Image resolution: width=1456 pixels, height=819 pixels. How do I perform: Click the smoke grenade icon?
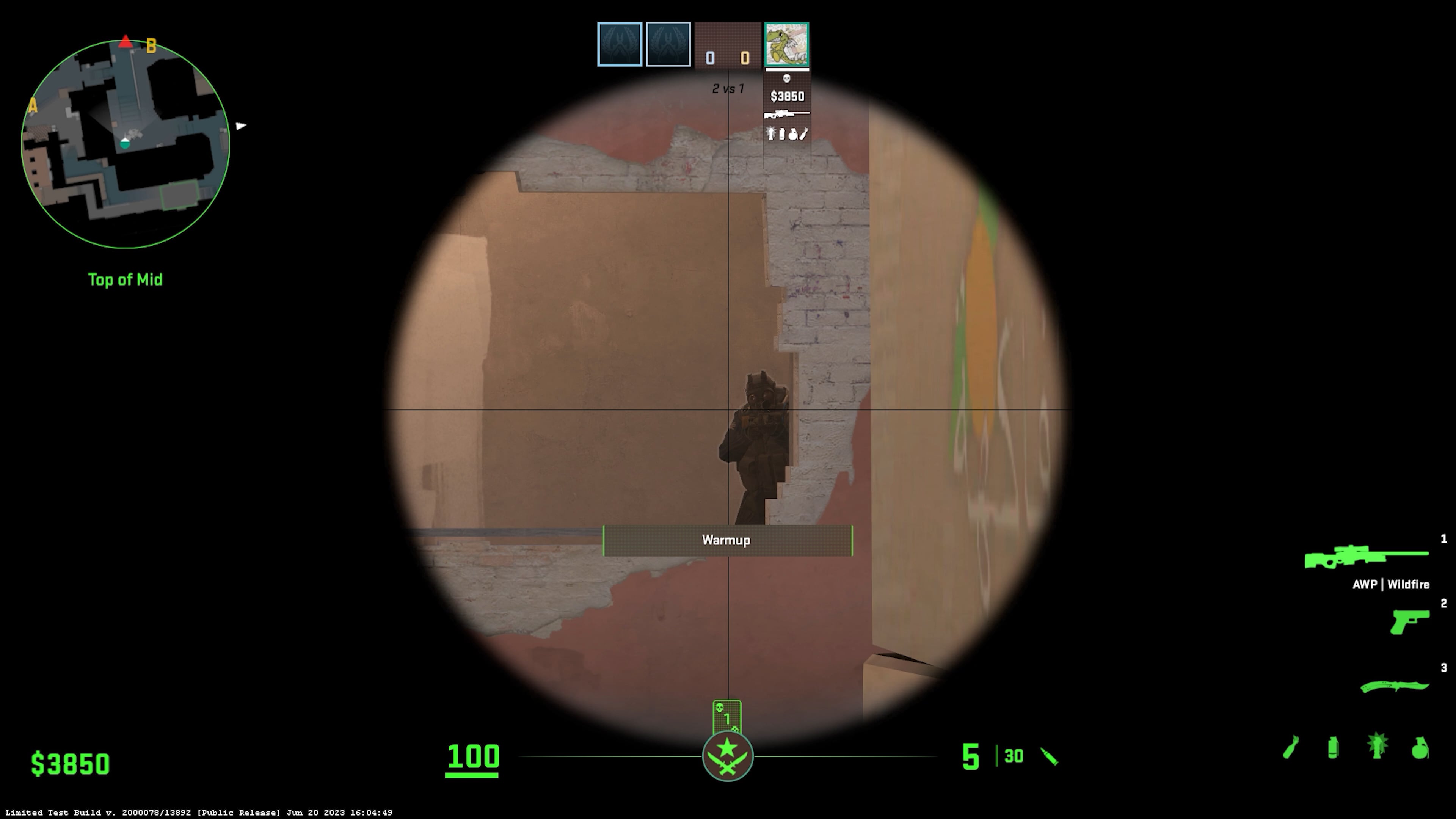click(1333, 748)
